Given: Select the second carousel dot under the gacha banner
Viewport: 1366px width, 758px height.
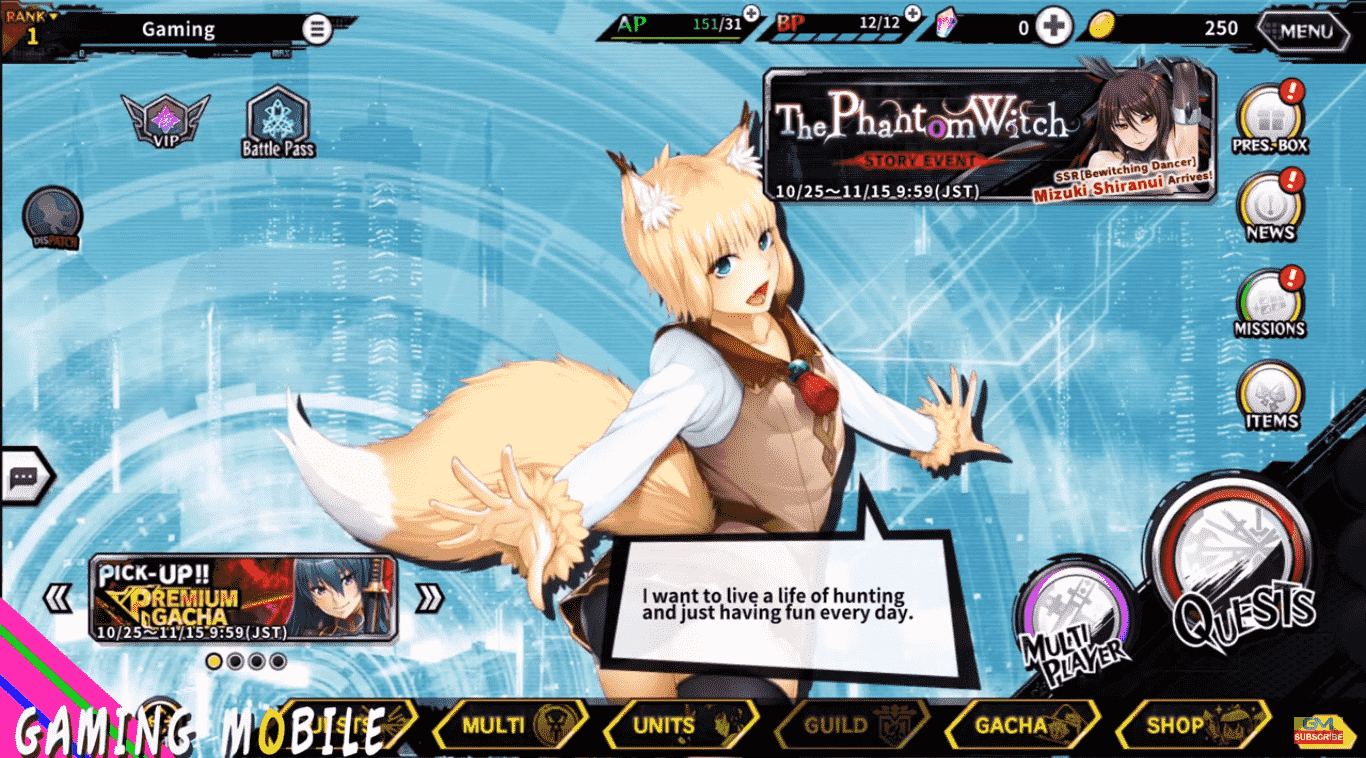Looking at the screenshot, I should point(235,661).
